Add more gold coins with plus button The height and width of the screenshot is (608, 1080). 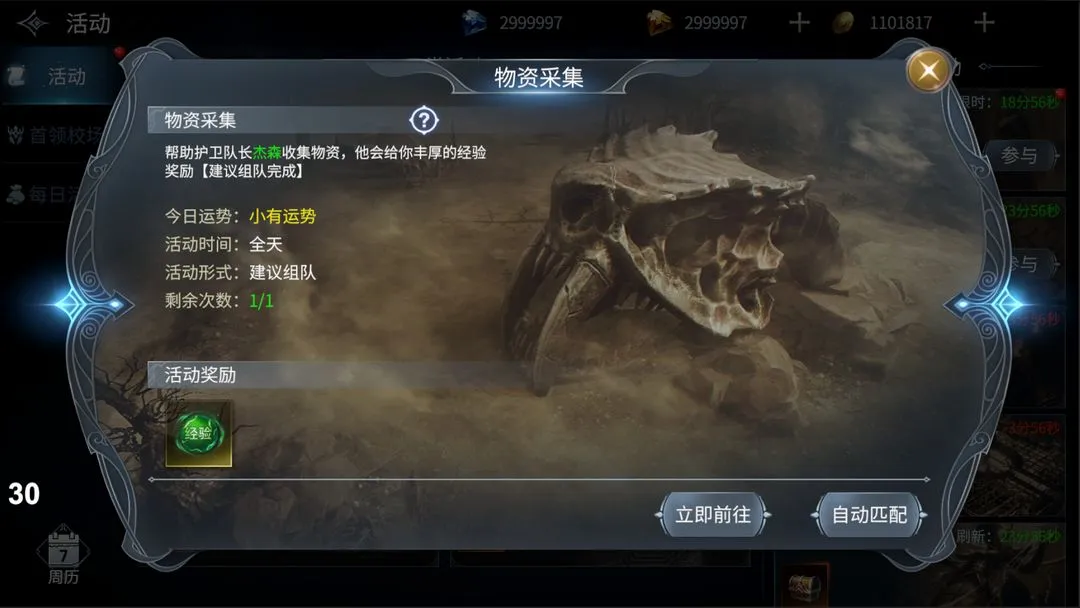pyautogui.click(x=984, y=22)
